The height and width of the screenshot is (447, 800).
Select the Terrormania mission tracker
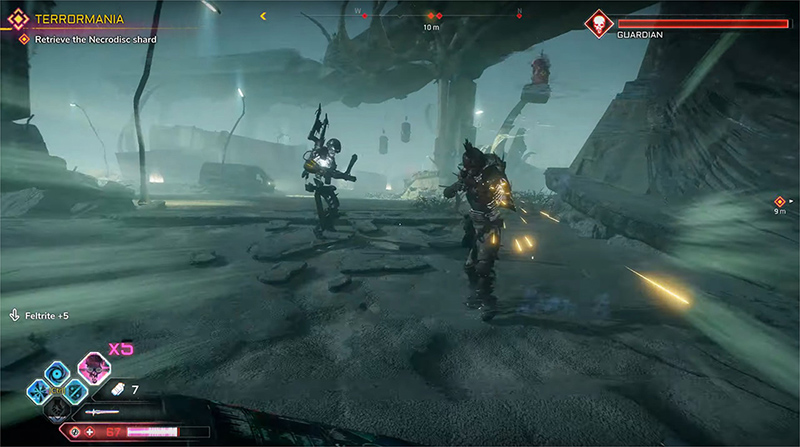[x=70, y=19]
